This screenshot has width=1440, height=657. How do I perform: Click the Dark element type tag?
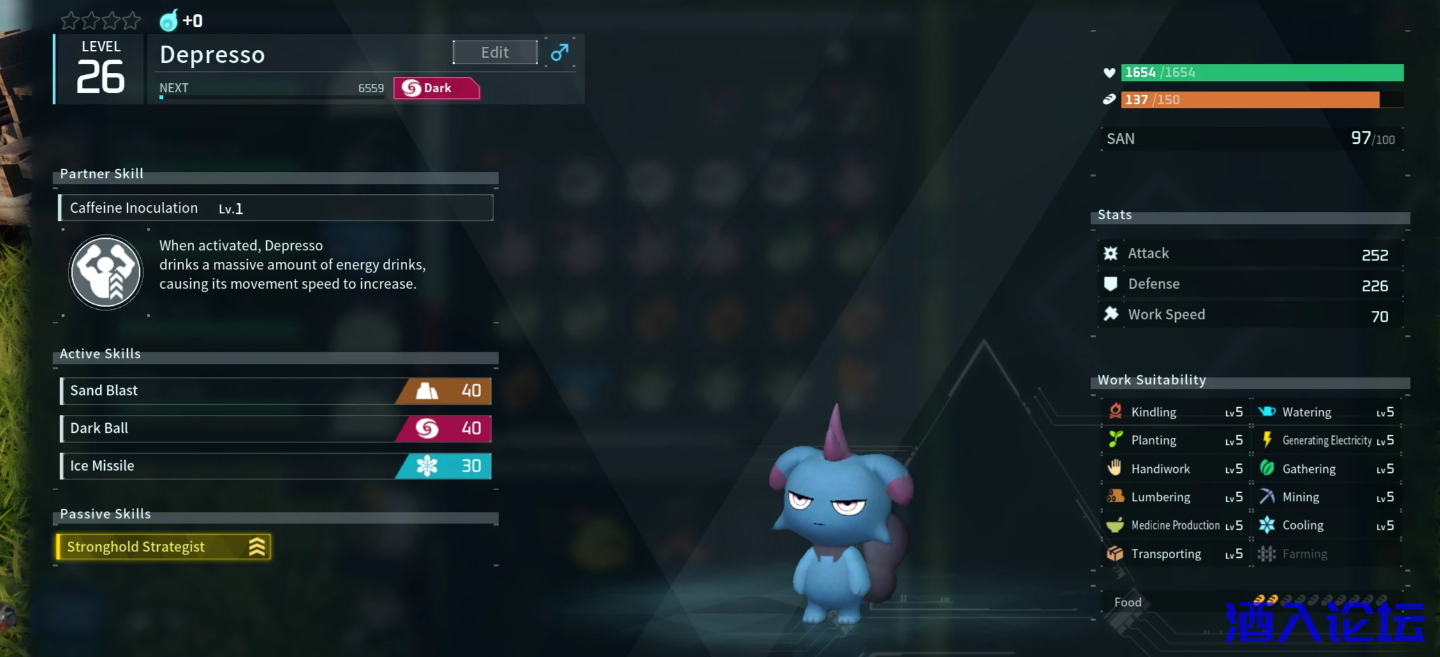[x=436, y=88]
